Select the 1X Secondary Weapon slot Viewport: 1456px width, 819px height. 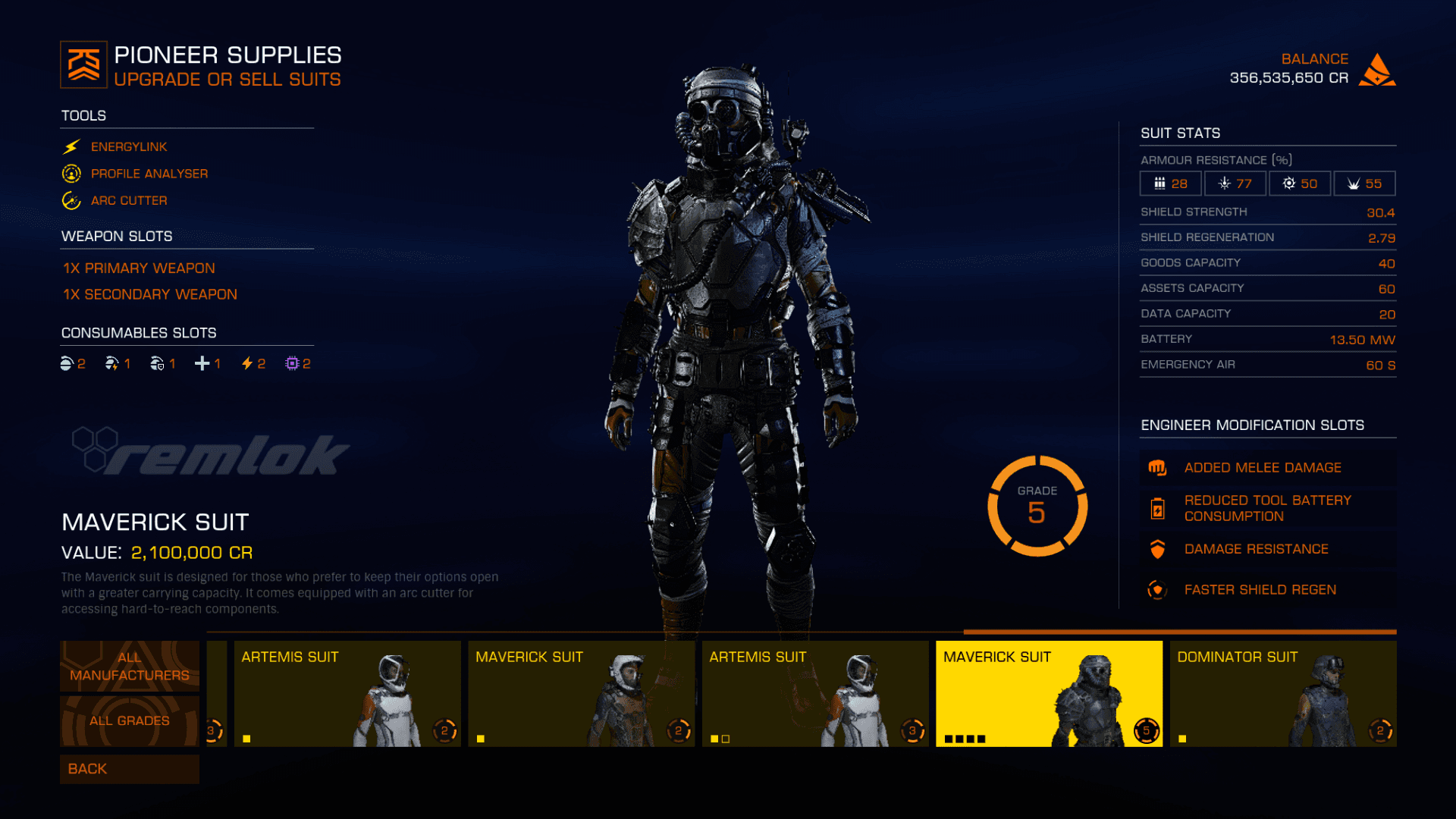tap(149, 294)
